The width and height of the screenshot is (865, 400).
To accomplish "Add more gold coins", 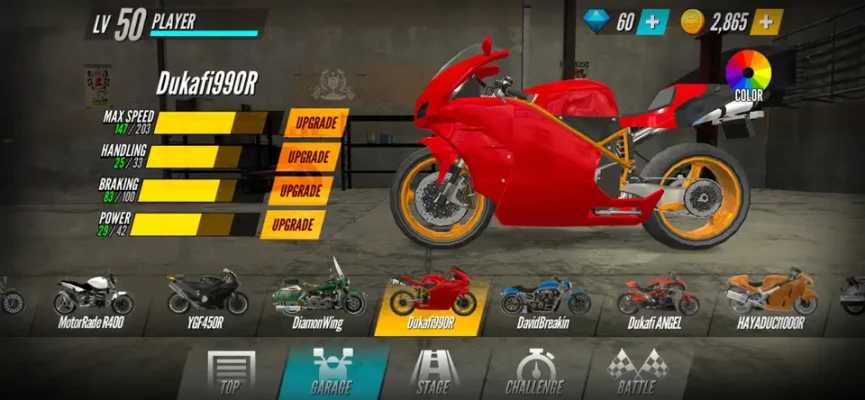I will 766,22.
